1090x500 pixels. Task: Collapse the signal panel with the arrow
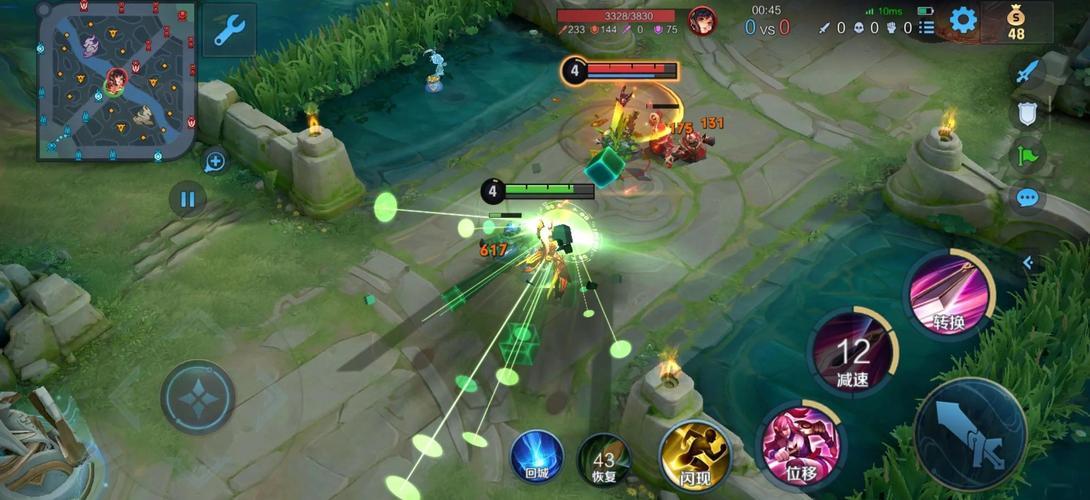(x=1027, y=262)
